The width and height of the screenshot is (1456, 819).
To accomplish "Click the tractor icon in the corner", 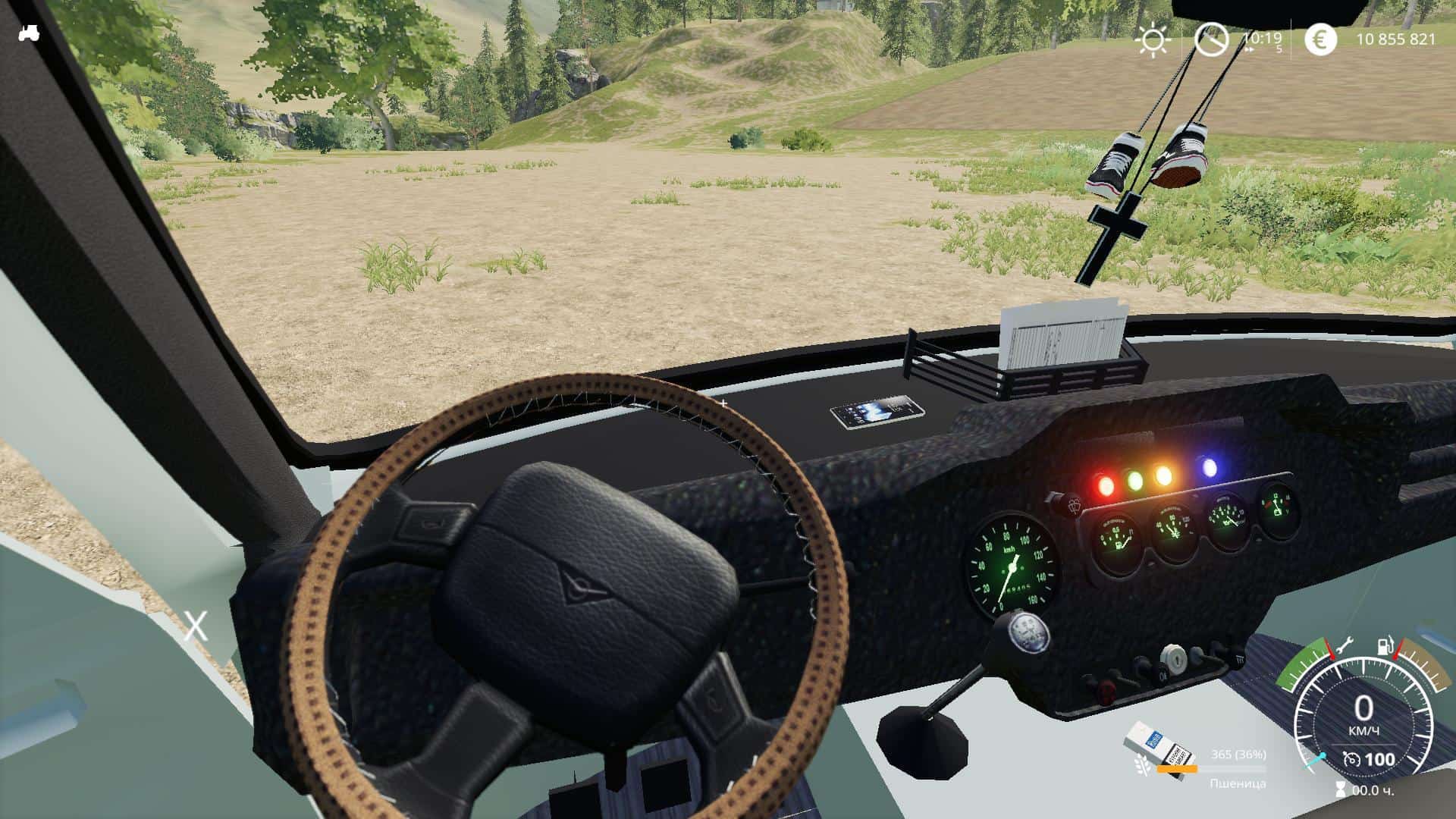I will pyautogui.click(x=29, y=33).
